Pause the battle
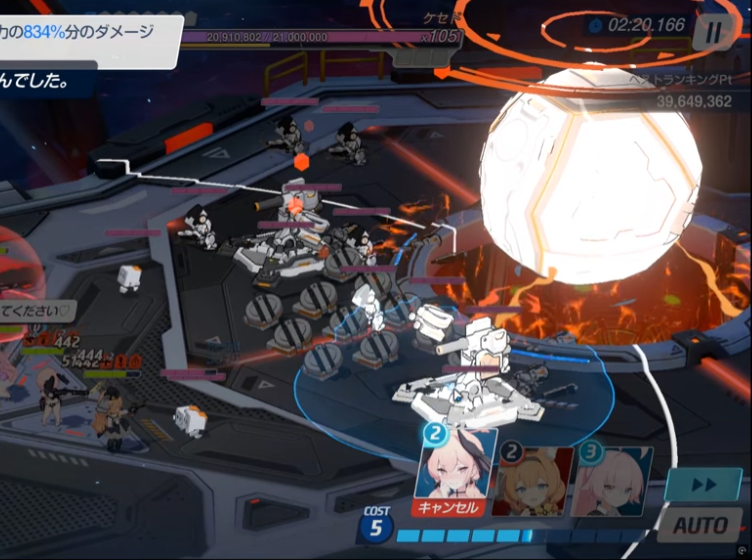Screen dimensions: 752x560 pos(711,32)
